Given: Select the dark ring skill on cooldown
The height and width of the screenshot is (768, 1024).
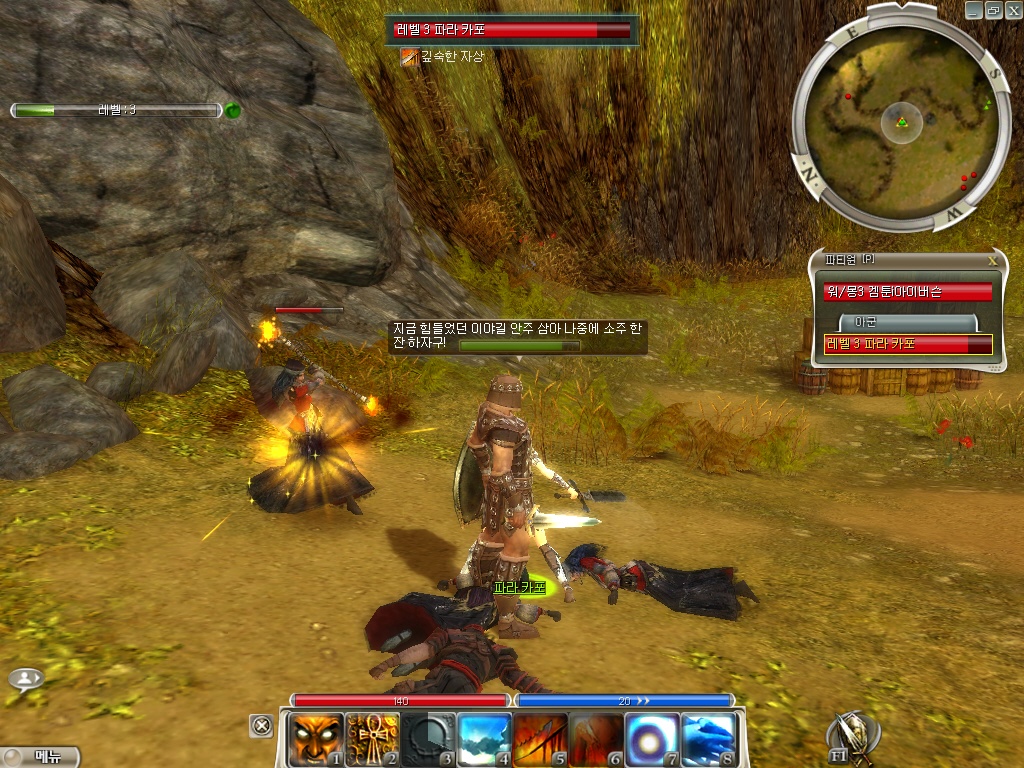Looking at the screenshot, I should 426,739.
